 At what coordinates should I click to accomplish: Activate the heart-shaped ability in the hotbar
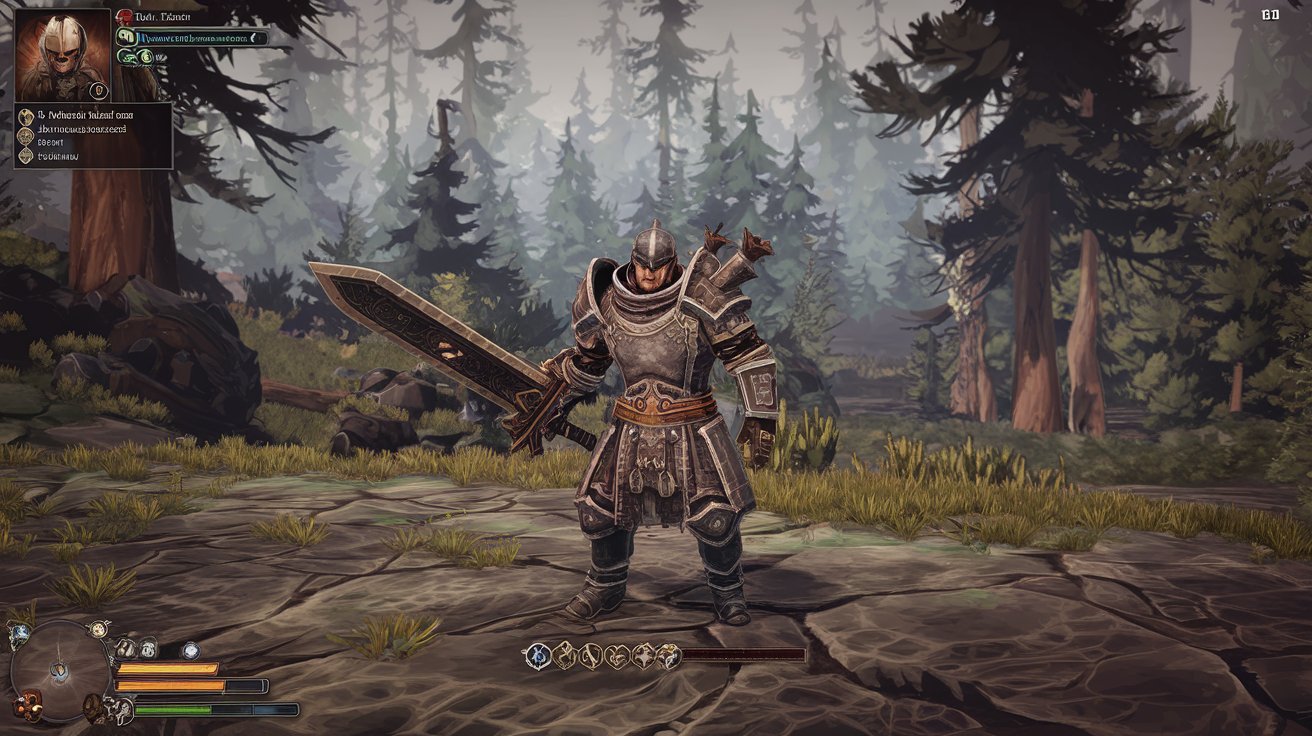pyautogui.click(x=617, y=657)
